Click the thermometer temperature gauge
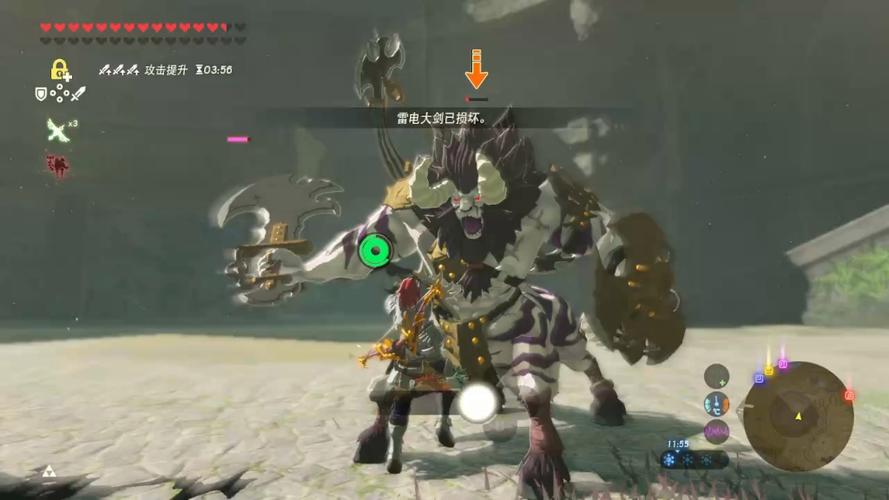This screenshot has height=500, width=889. 716,404
